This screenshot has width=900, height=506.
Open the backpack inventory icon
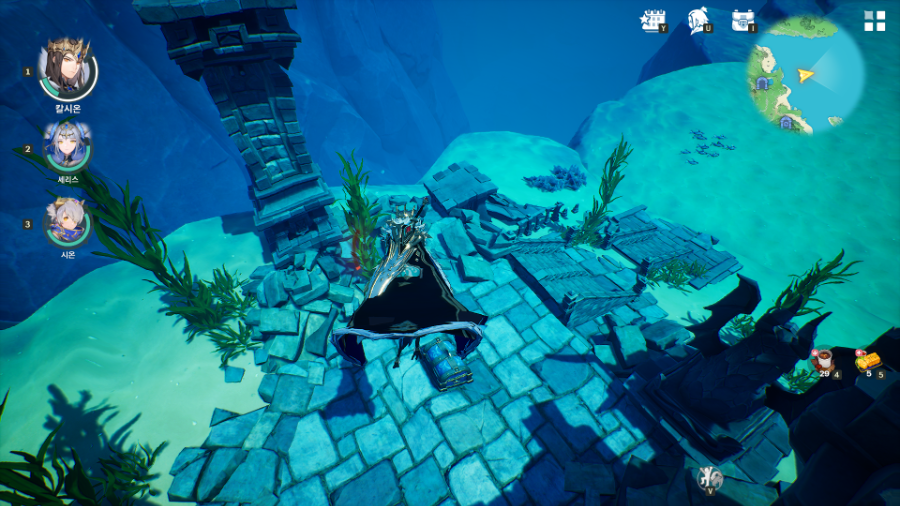pyautogui.click(x=741, y=19)
